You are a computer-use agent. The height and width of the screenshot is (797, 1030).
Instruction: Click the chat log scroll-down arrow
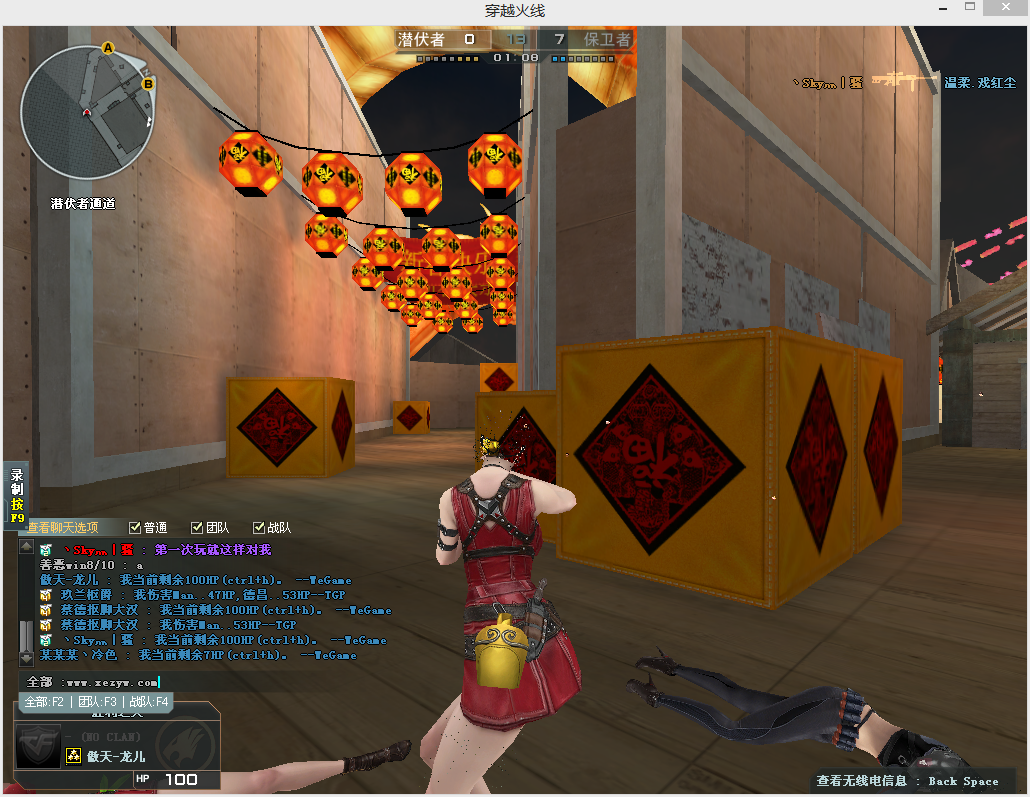(x=26, y=657)
